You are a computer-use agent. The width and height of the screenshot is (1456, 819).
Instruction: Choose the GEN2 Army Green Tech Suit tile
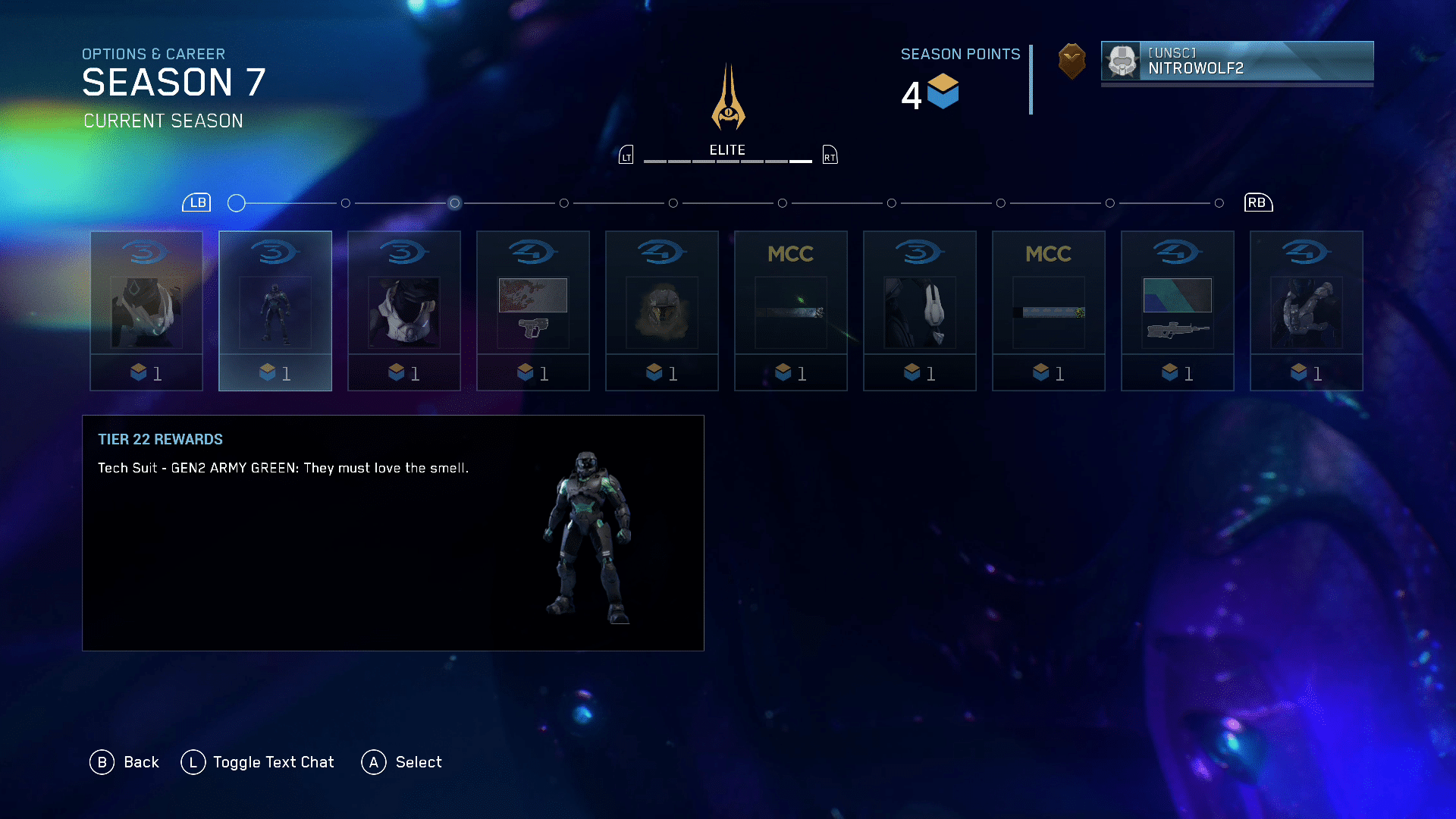pos(275,311)
